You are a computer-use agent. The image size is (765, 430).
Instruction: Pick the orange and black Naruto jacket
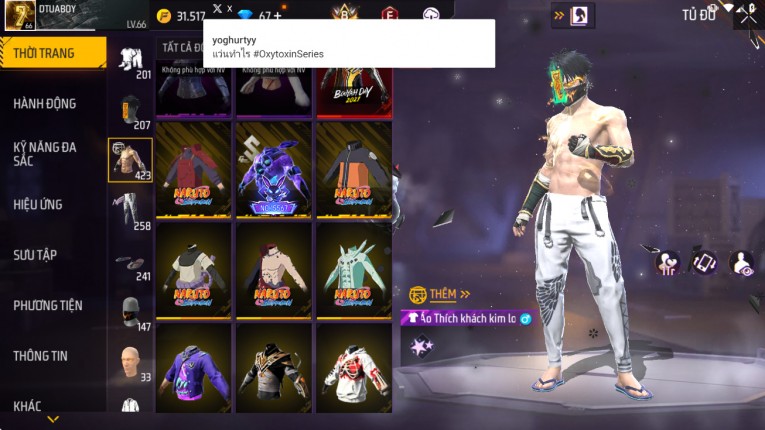[x=354, y=167]
